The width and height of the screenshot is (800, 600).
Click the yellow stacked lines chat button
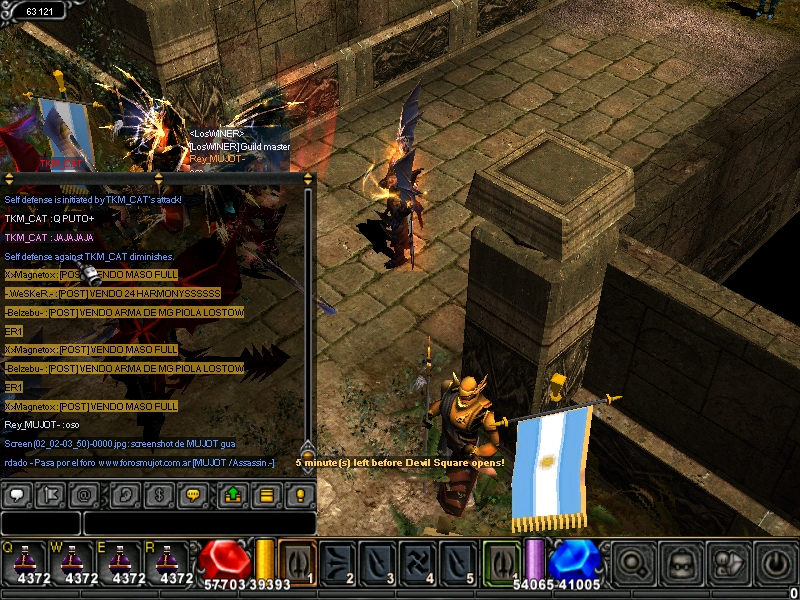pyautogui.click(x=266, y=494)
